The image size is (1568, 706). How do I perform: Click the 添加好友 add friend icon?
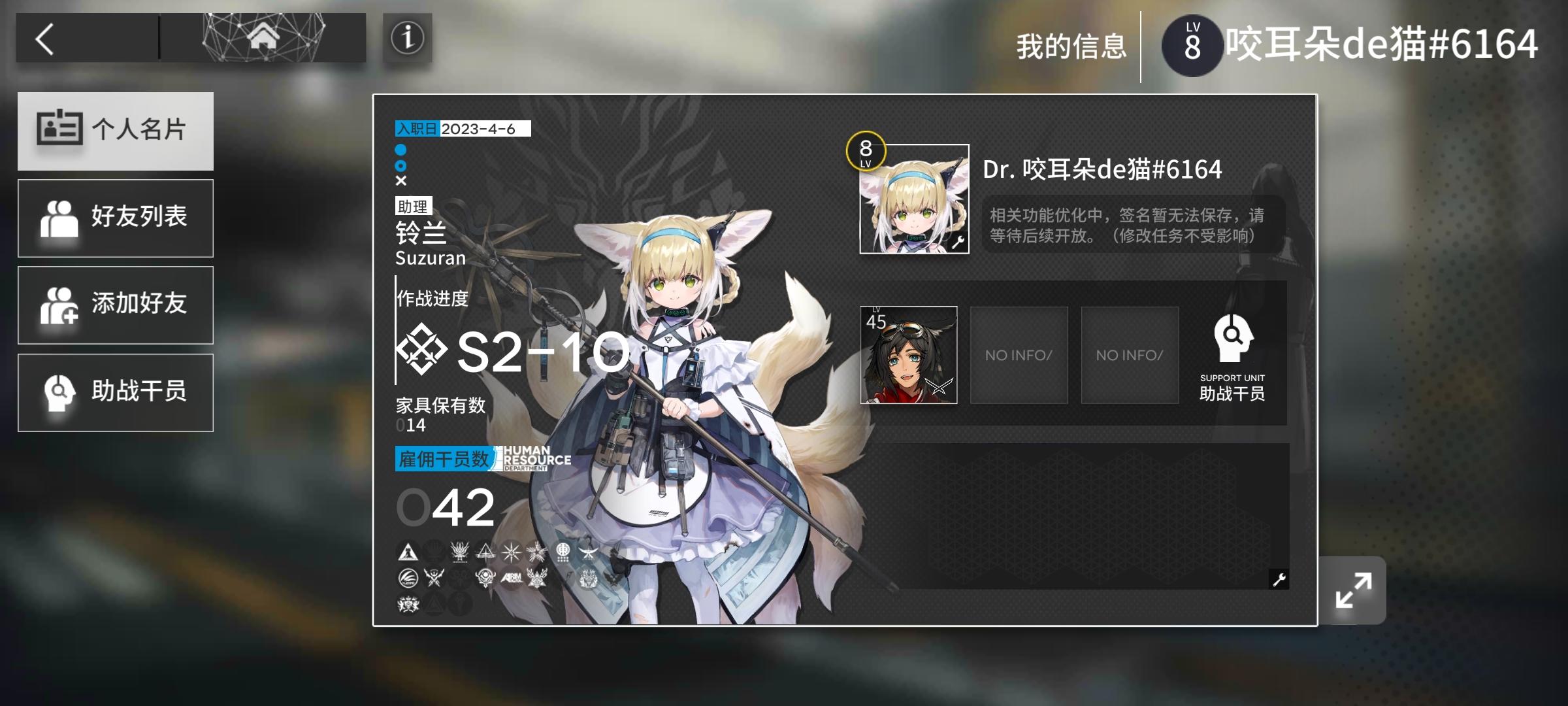62,305
